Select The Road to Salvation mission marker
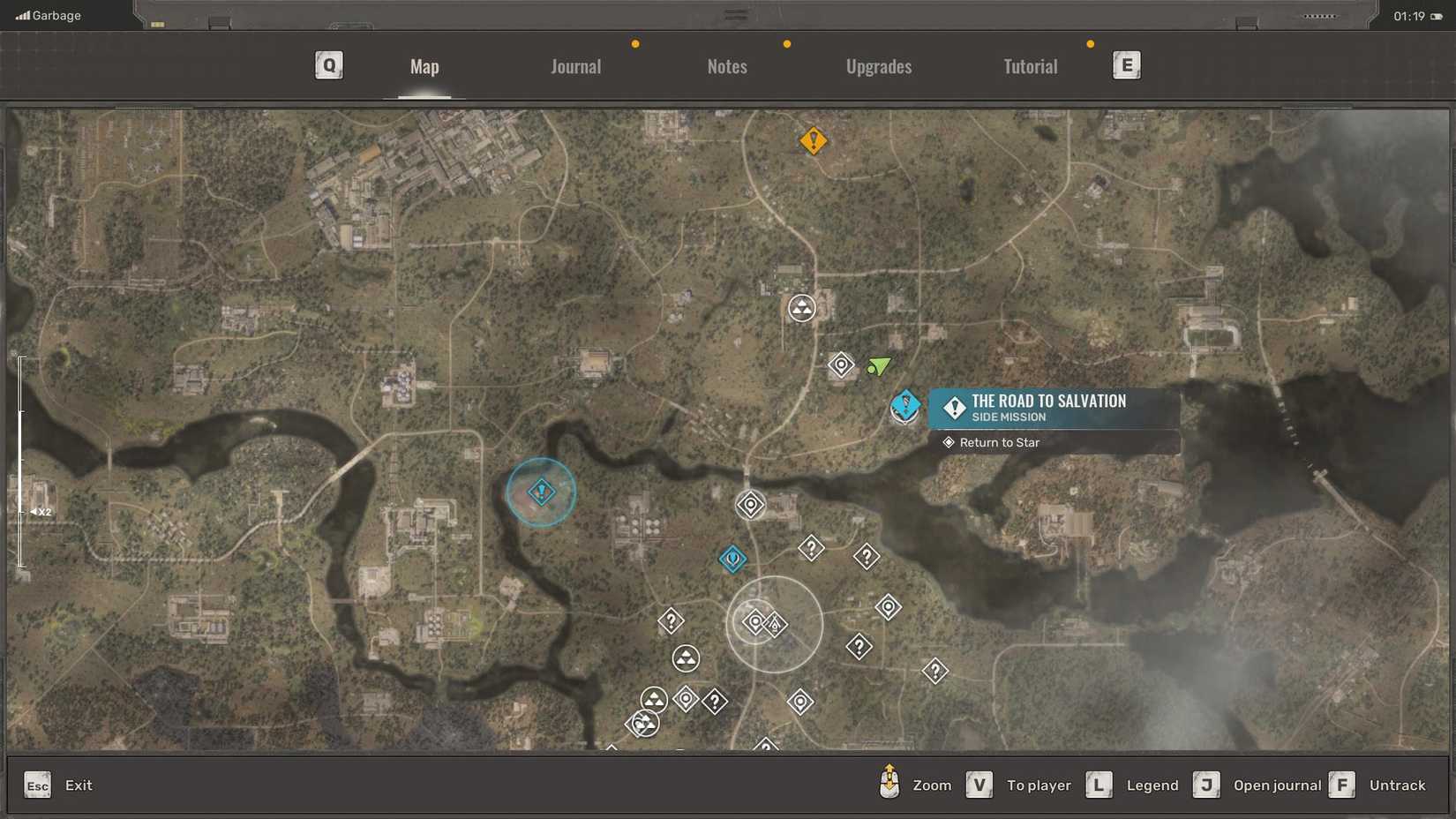Viewport: 1456px width, 819px height. [x=904, y=408]
